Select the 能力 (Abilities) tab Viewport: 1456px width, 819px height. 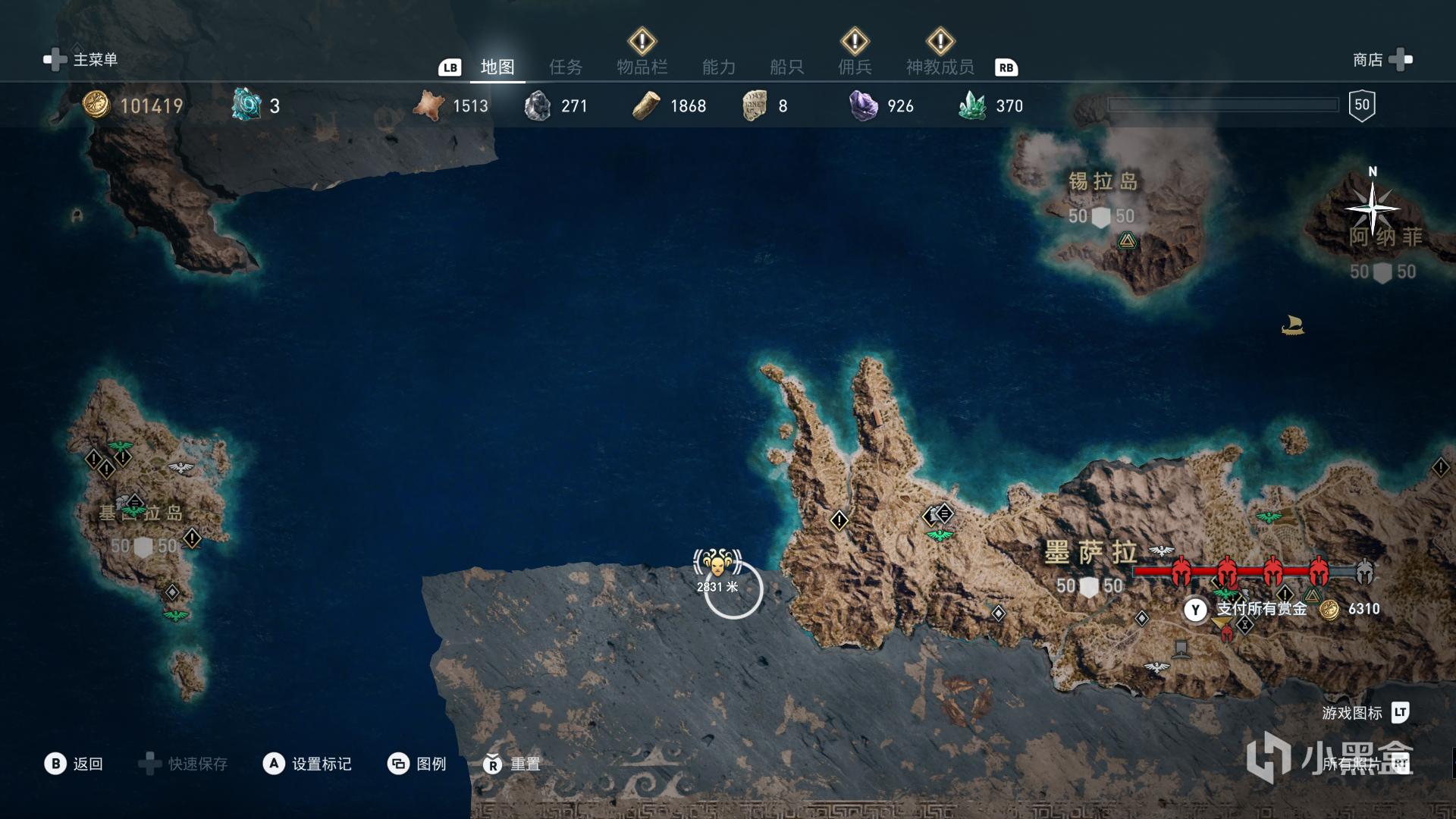pyautogui.click(x=718, y=67)
